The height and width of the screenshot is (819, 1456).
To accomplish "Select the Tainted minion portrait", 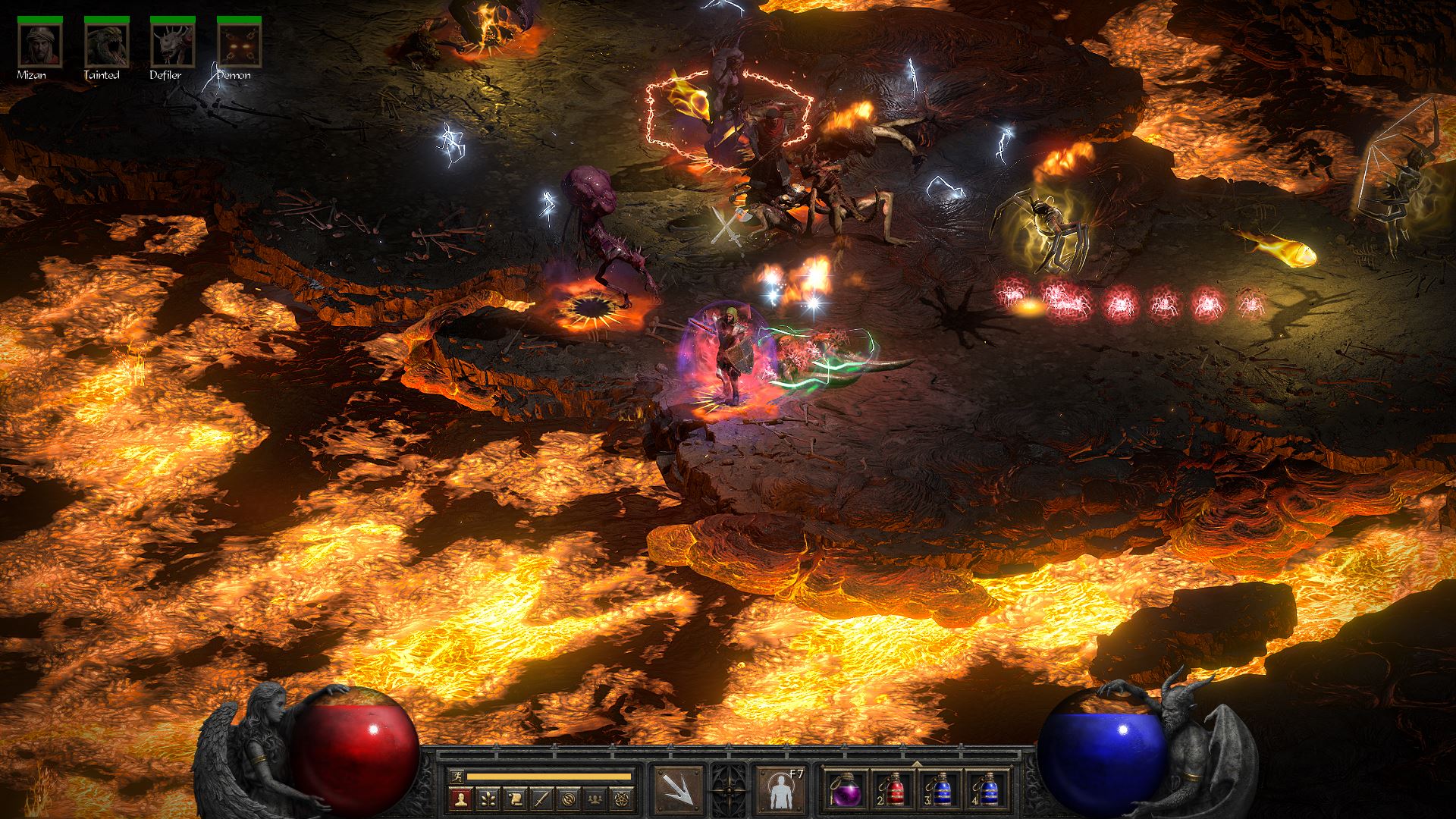I will (107, 45).
